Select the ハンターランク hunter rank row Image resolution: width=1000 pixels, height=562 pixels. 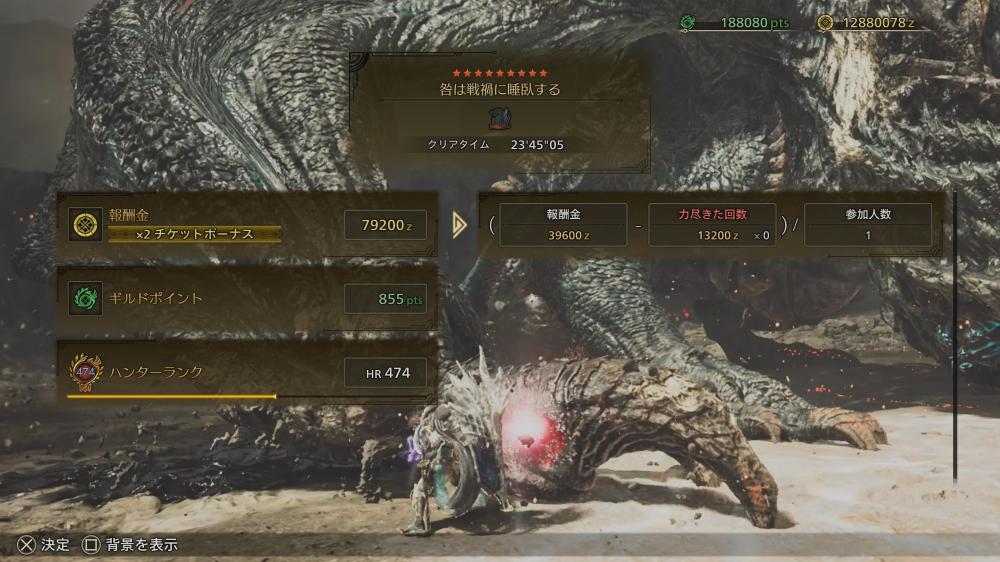(x=248, y=372)
